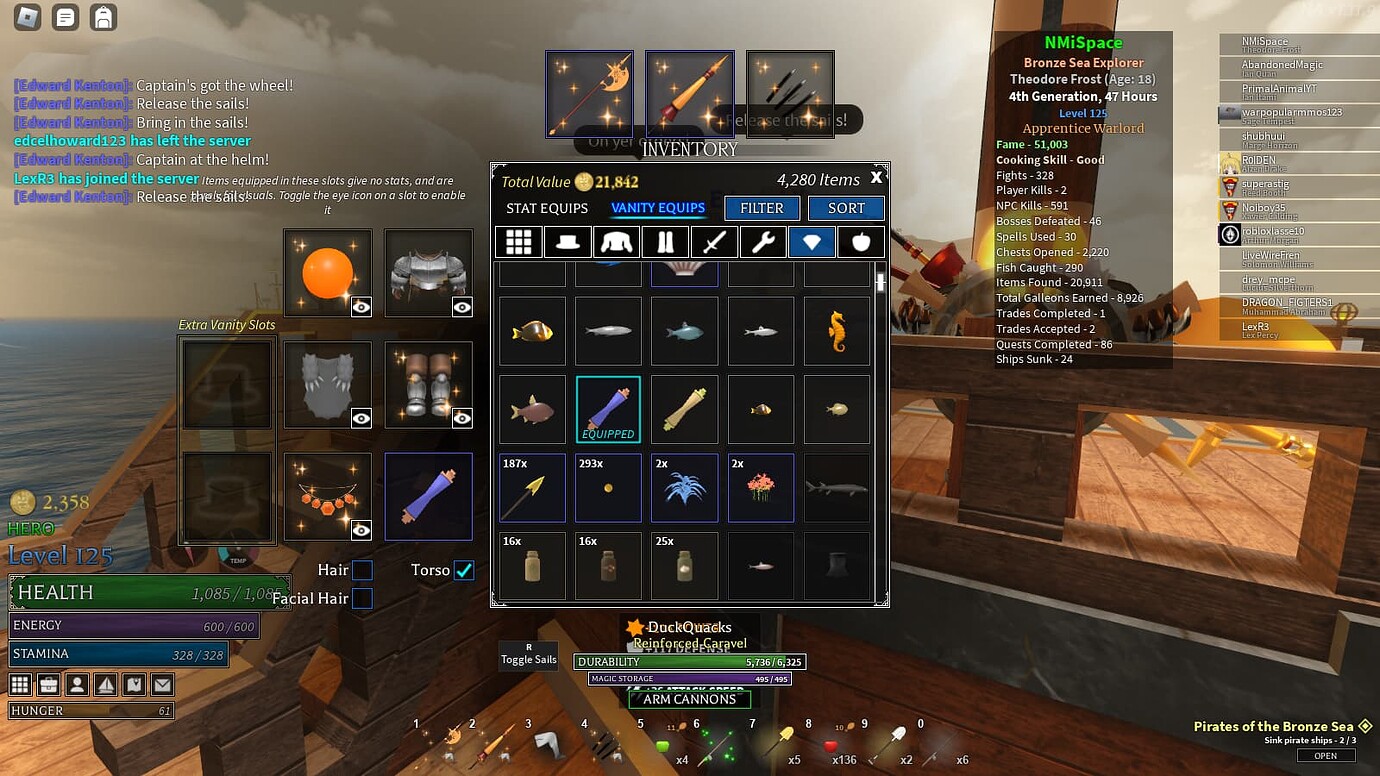Open the mail envelope icon

(x=160, y=684)
